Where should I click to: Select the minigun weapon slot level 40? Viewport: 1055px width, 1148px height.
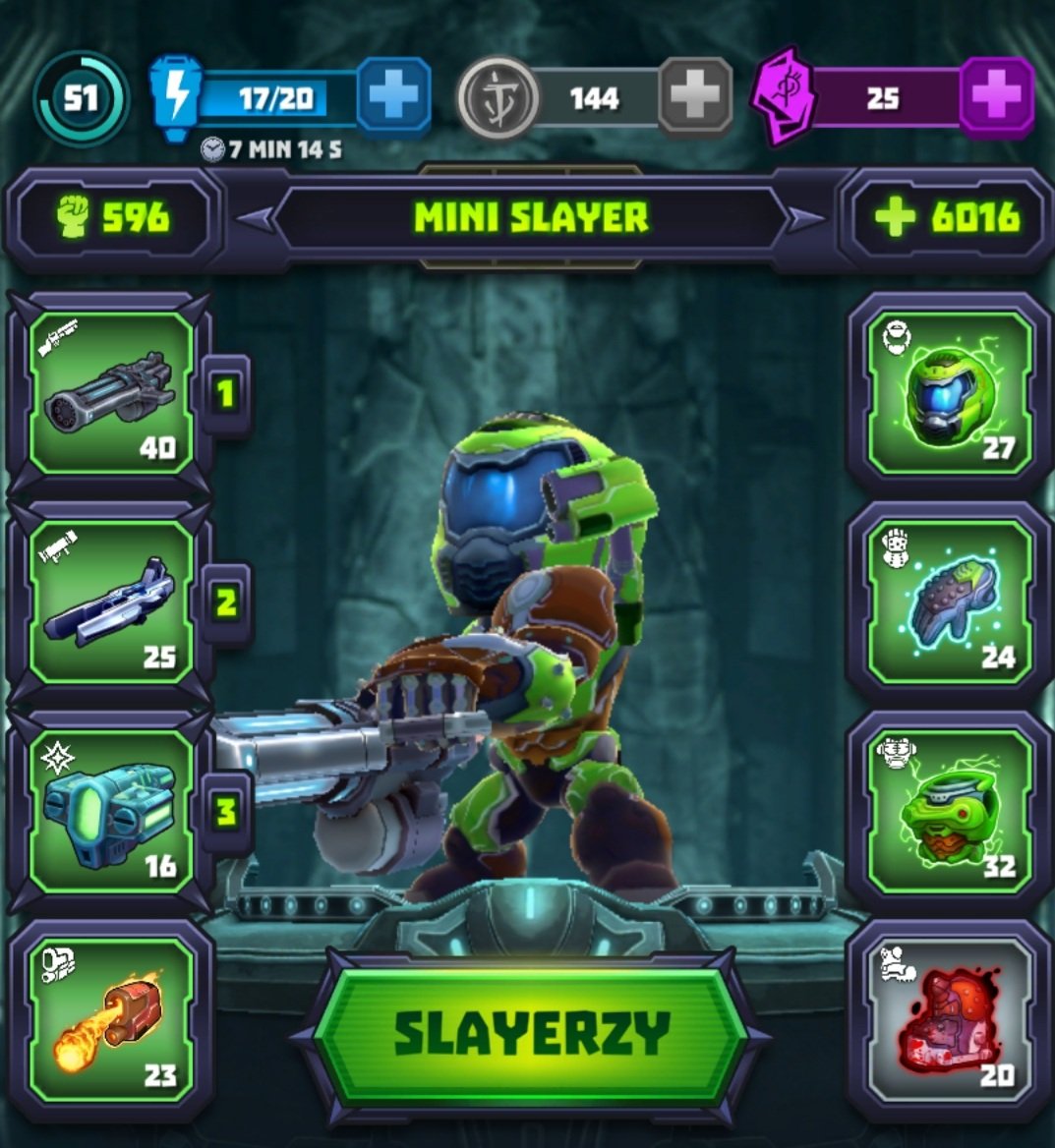click(110, 393)
